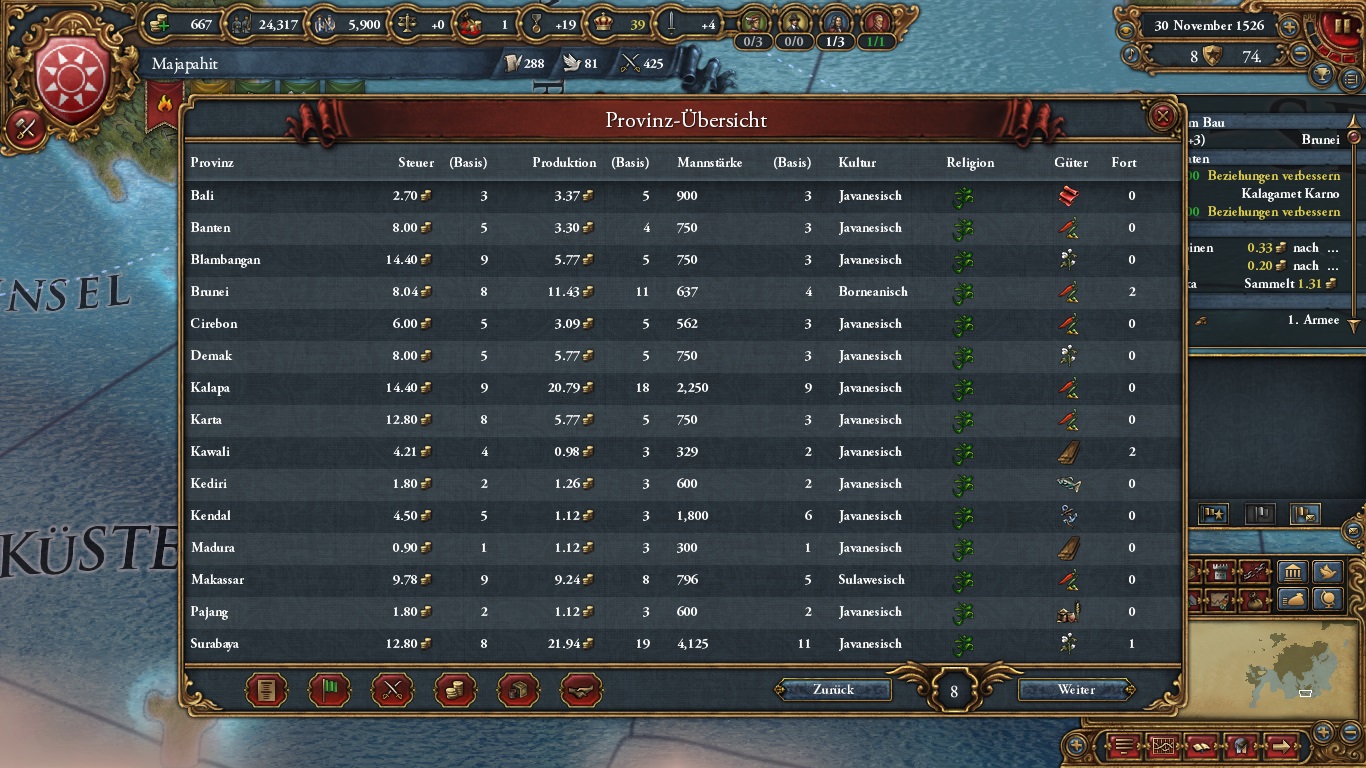Click the Weiter button to advance pages
The width and height of the screenshot is (1366, 768).
pyautogui.click(x=1075, y=689)
